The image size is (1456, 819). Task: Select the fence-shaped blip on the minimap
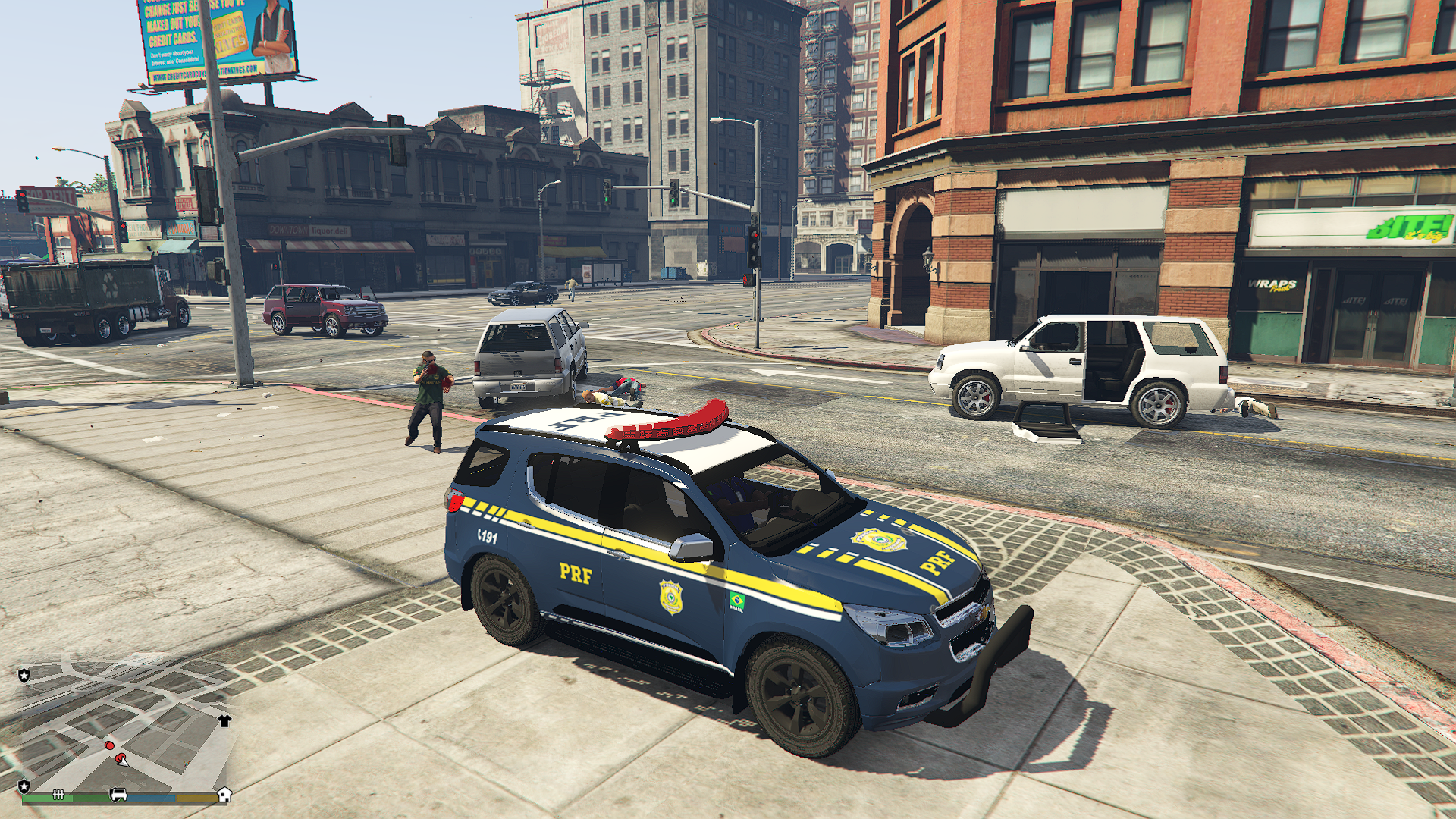point(58,794)
